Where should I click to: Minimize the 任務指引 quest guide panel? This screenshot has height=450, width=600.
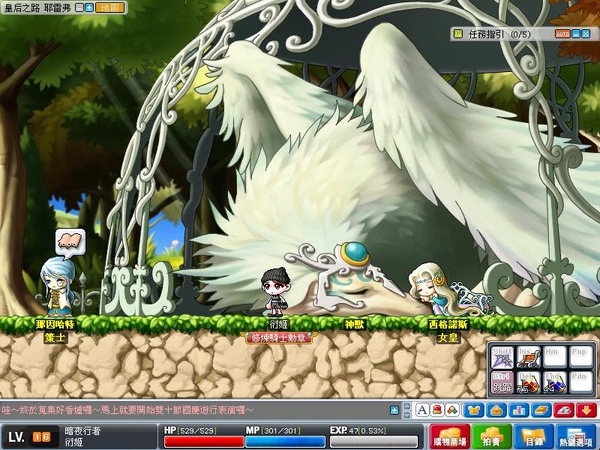[x=577, y=33]
